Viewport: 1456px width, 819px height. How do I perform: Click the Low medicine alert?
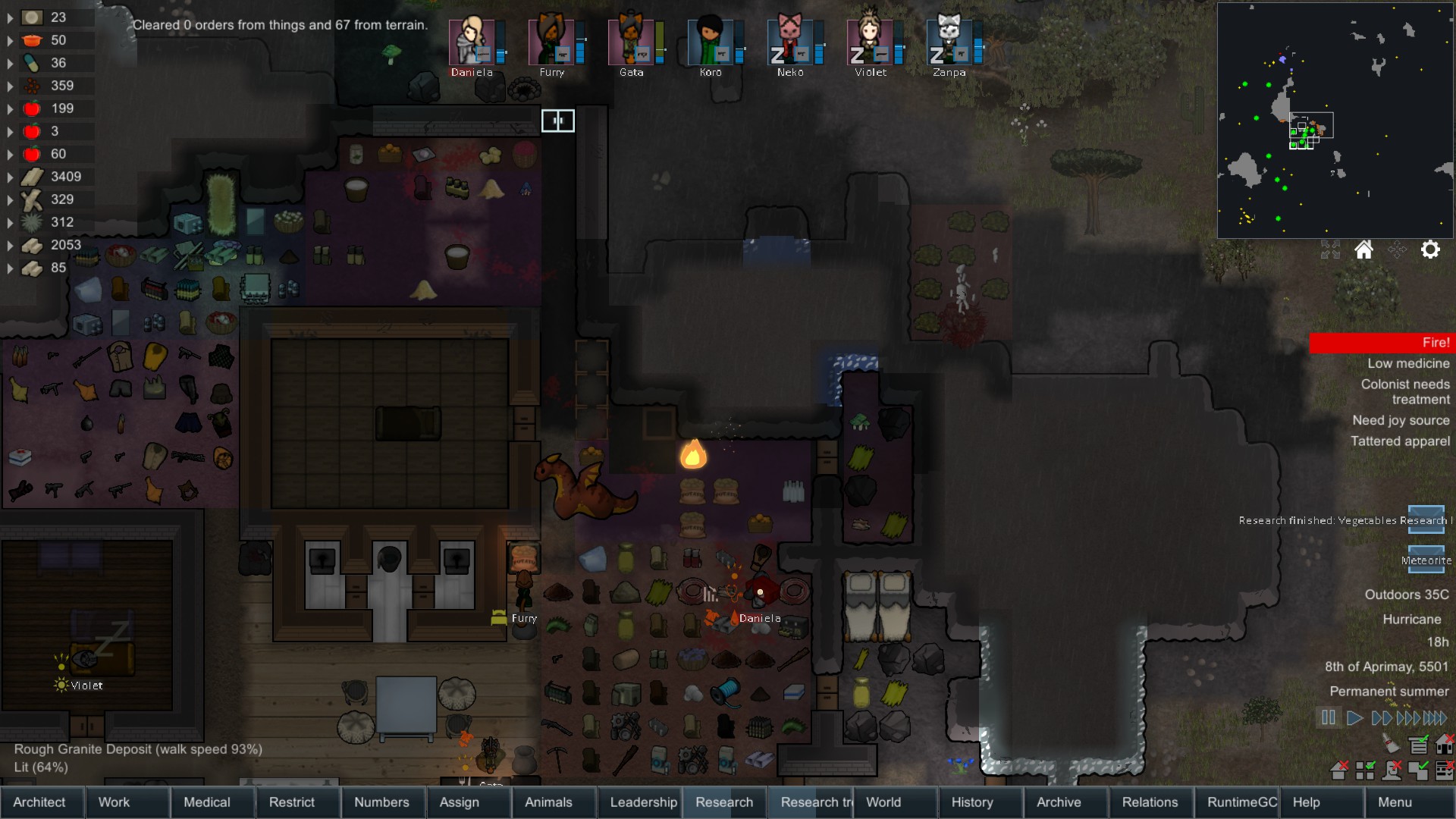click(1407, 363)
